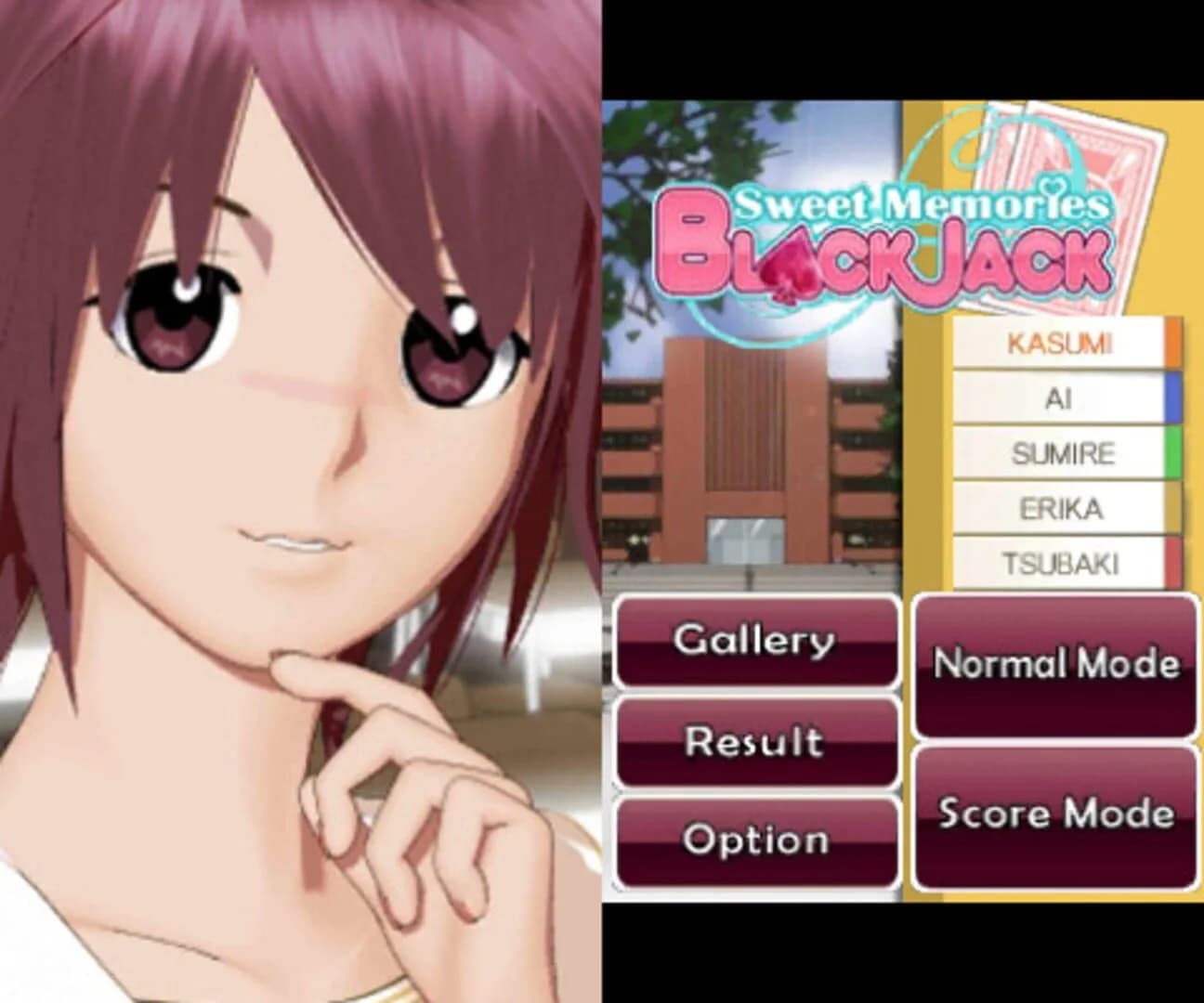Open the Gallery
Image resolution: width=1204 pixels, height=1003 pixels.
[756, 639]
